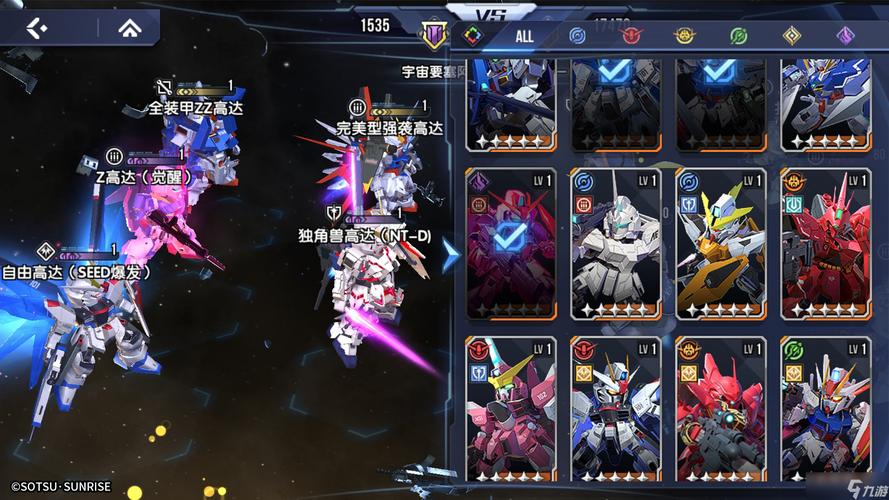Image resolution: width=889 pixels, height=500 pixels.
Task: Select the green-attribute Gundam card
Action: point(825,410)
